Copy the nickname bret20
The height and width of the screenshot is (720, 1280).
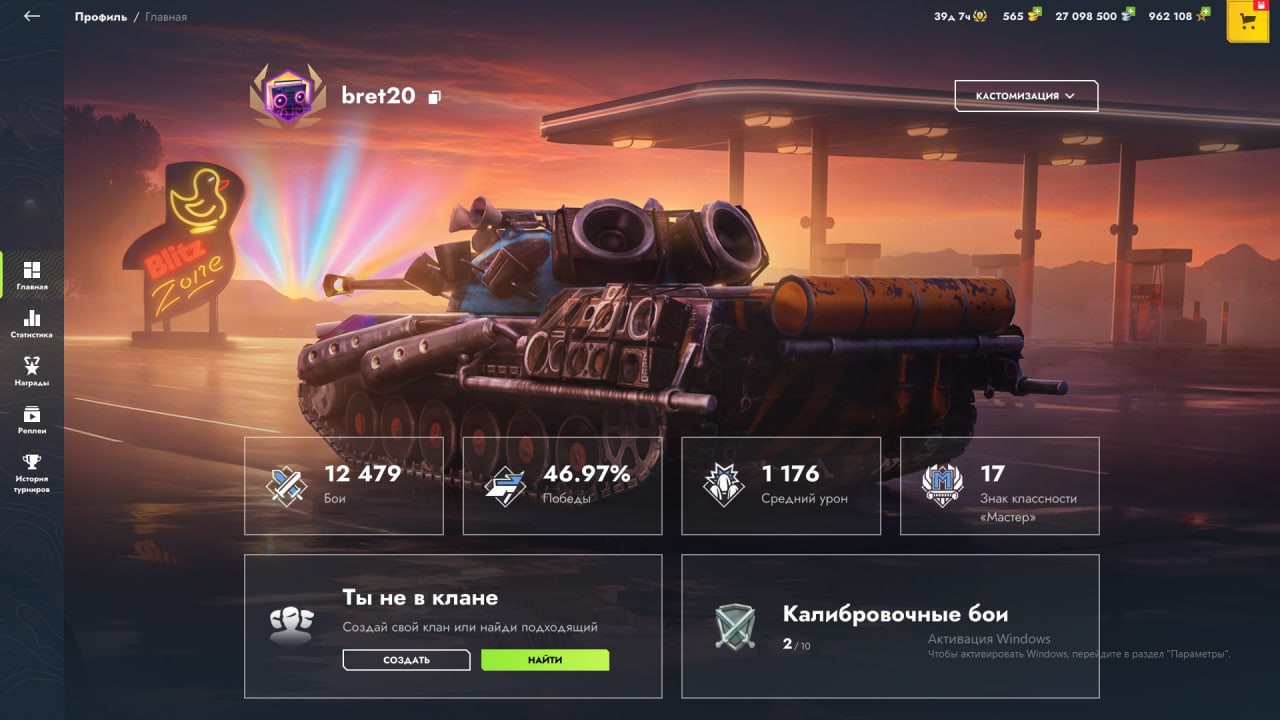[x=434, y=97]
